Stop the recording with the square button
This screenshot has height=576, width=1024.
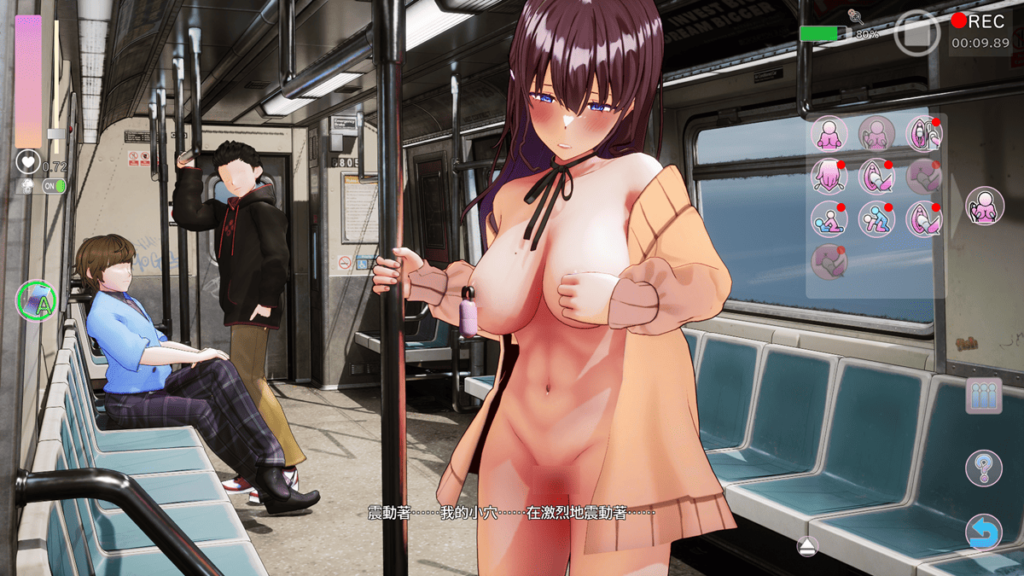pyautogui.click(x=917, y=33)
